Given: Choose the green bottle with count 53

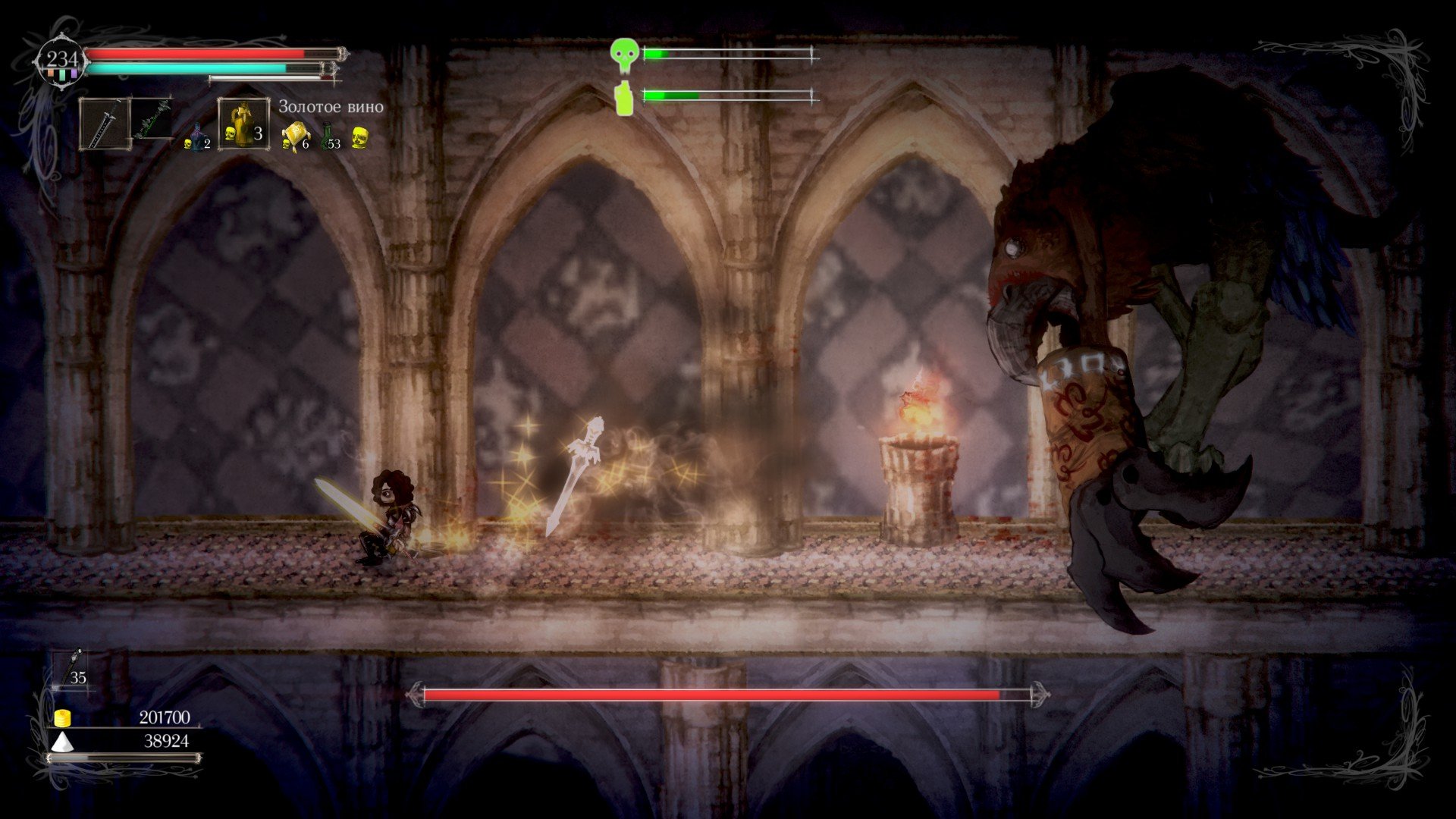Looking at the screenshot, I should pyautogui.click(x=328, y=136).
